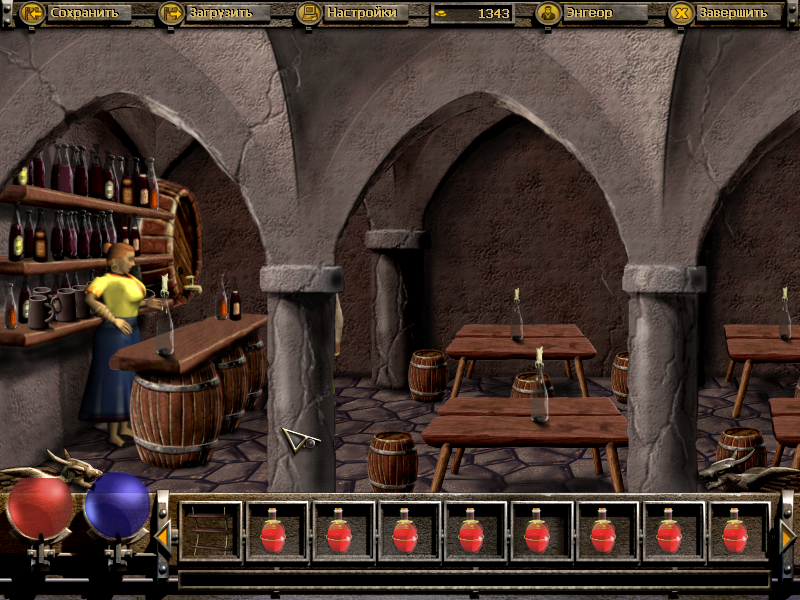The width and height of the screenshot is (800, 600).
Task: Open the Настройки settings
Action: pyautogui.click(x=349, y=13)
